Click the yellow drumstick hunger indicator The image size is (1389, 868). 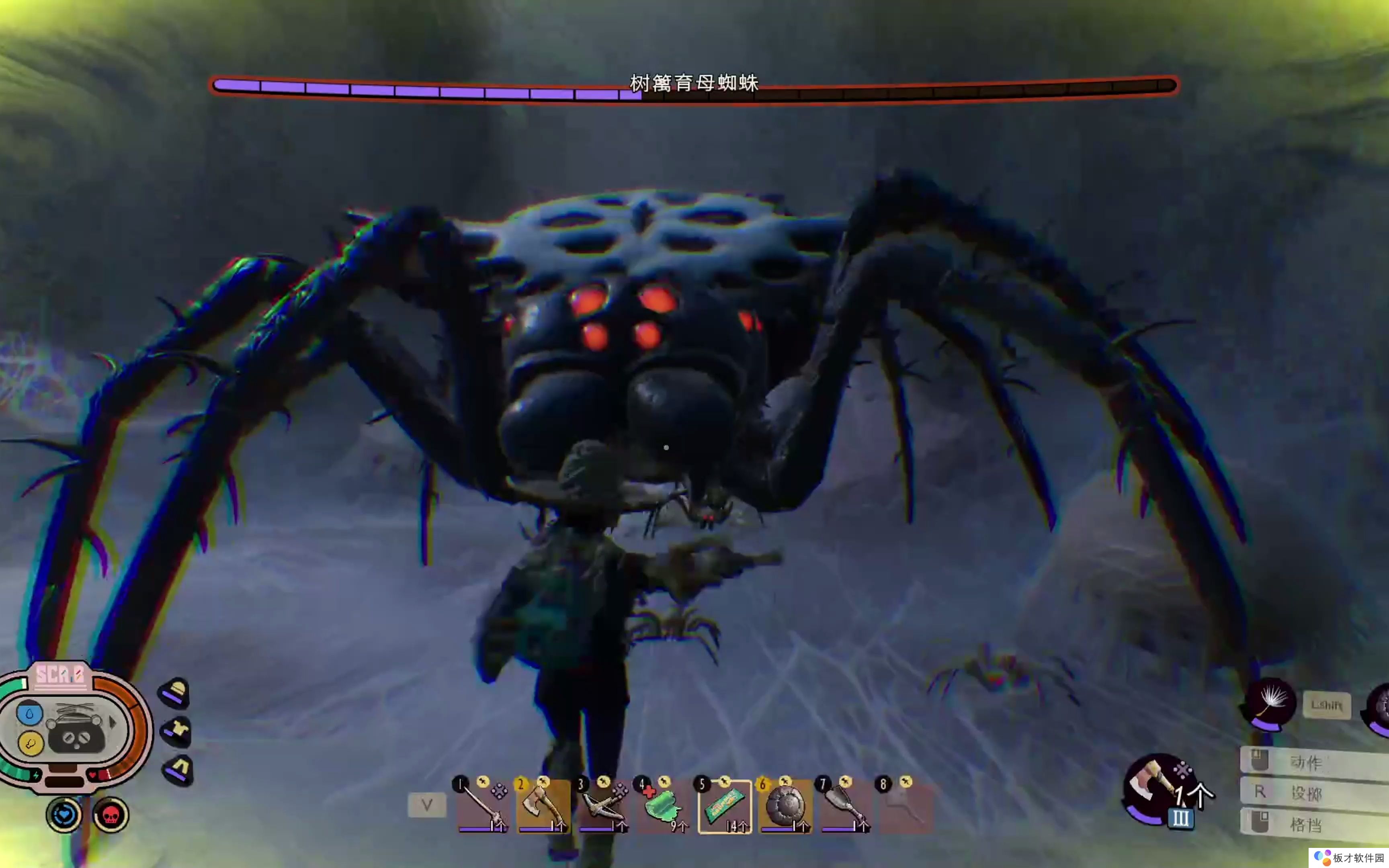tap(30, 743)
